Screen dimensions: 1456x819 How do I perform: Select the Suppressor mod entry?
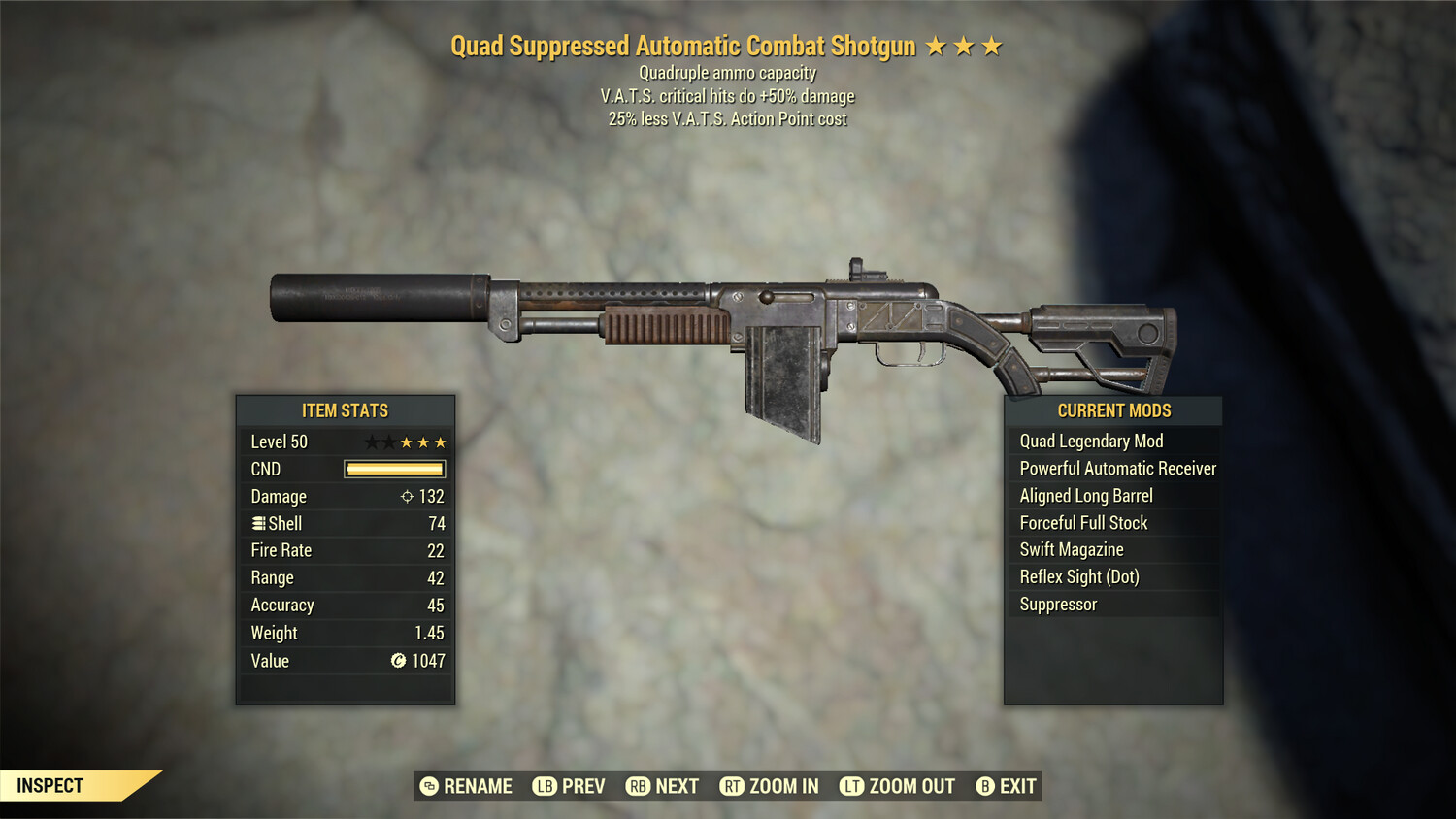[1057, 604]
